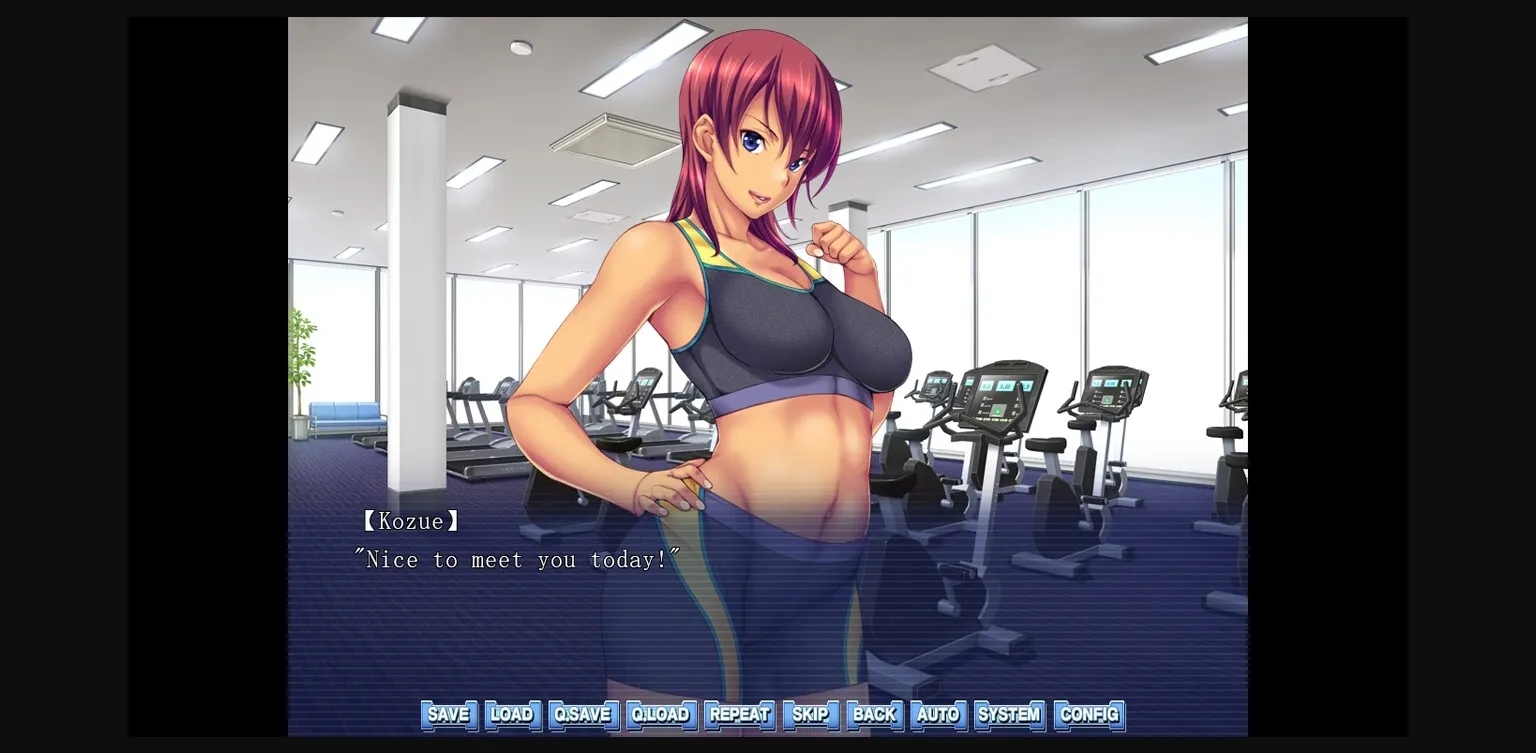The height and width of the screenshot is (753, 1536).
Task: Click the CONFIG toolbar button
Action: 1089,715
